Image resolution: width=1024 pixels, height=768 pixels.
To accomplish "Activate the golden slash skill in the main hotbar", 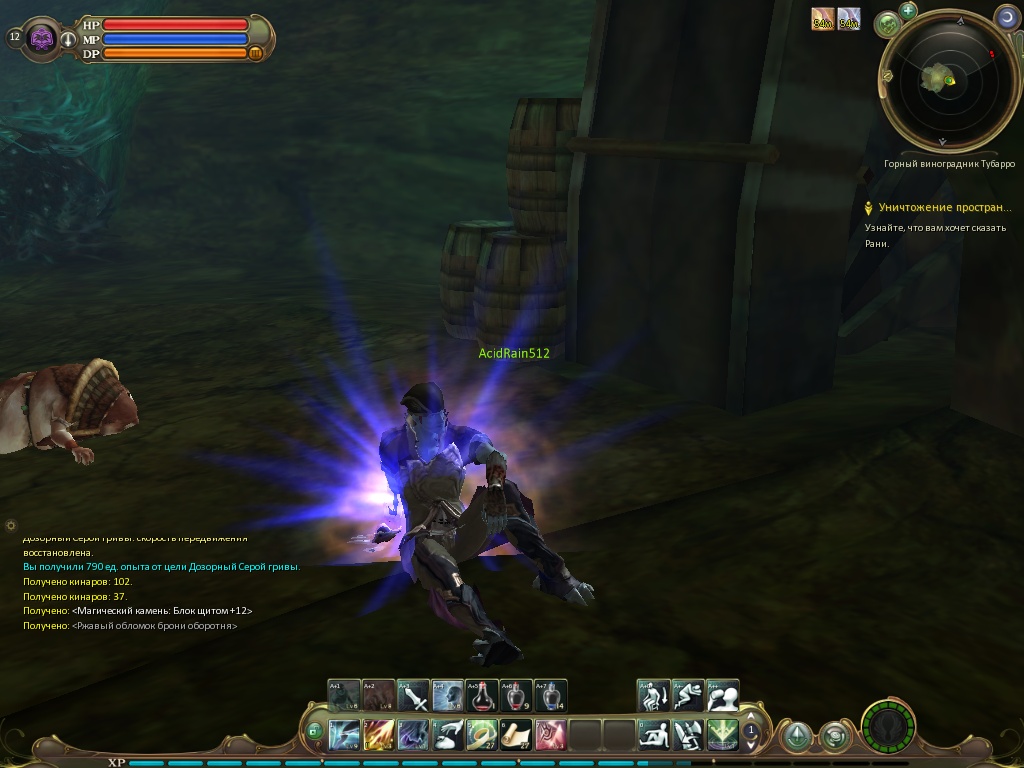I will pyautogui.click(x=379, y=735).
